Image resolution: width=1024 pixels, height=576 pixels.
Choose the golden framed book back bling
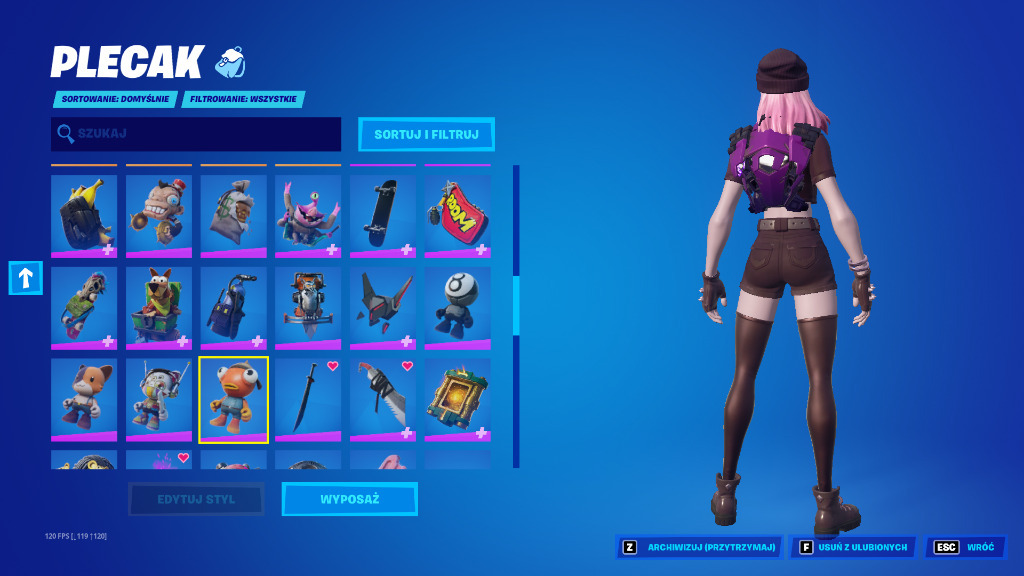point(457,400)
